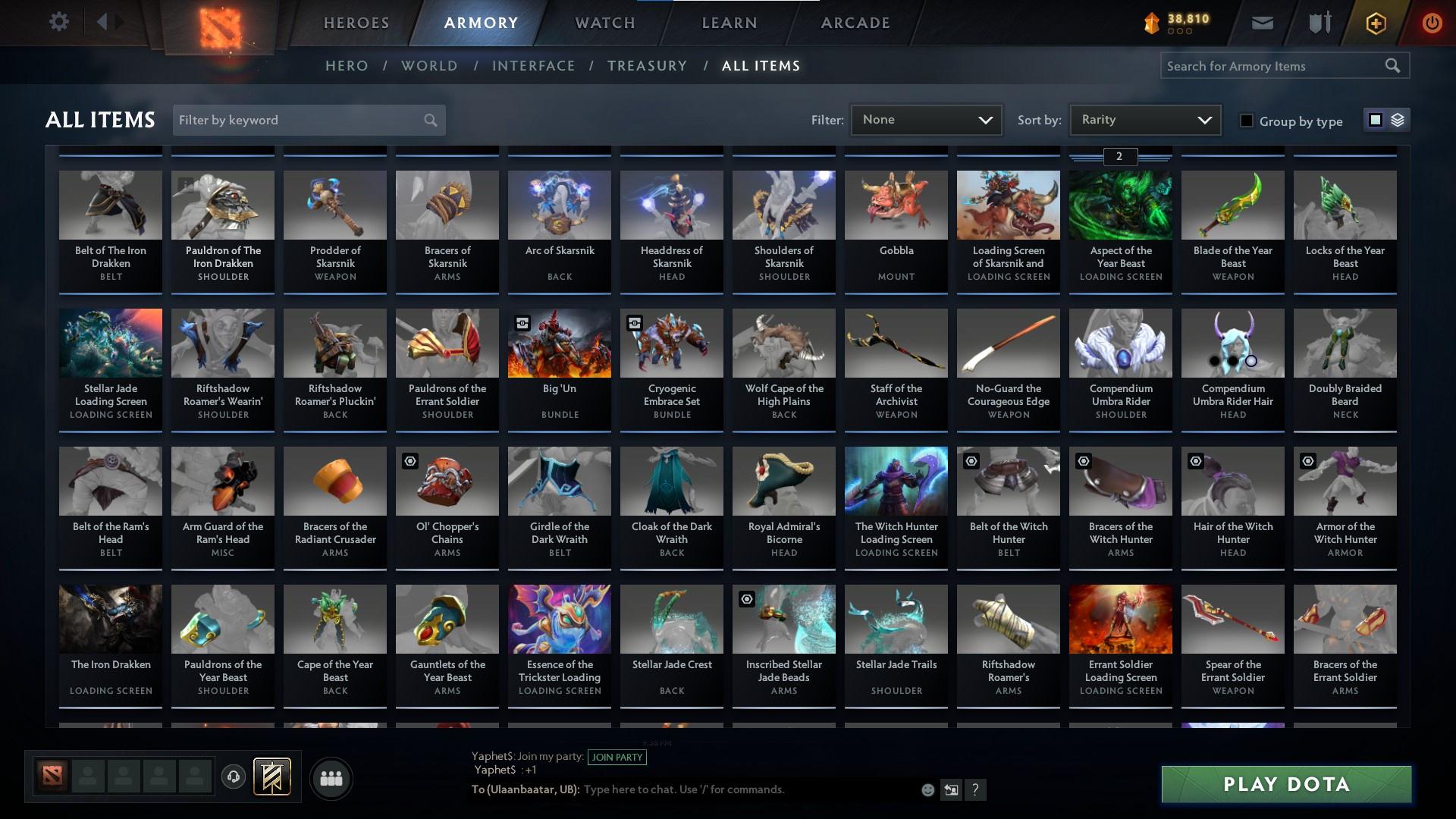
Task: Toggle the grid view square icon
Action: coord(1374,120)
